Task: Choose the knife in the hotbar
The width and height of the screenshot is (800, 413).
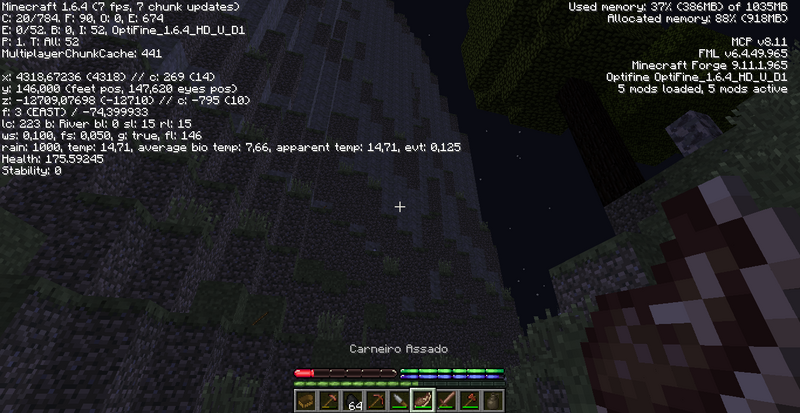Action: click(x=398, y=401)
